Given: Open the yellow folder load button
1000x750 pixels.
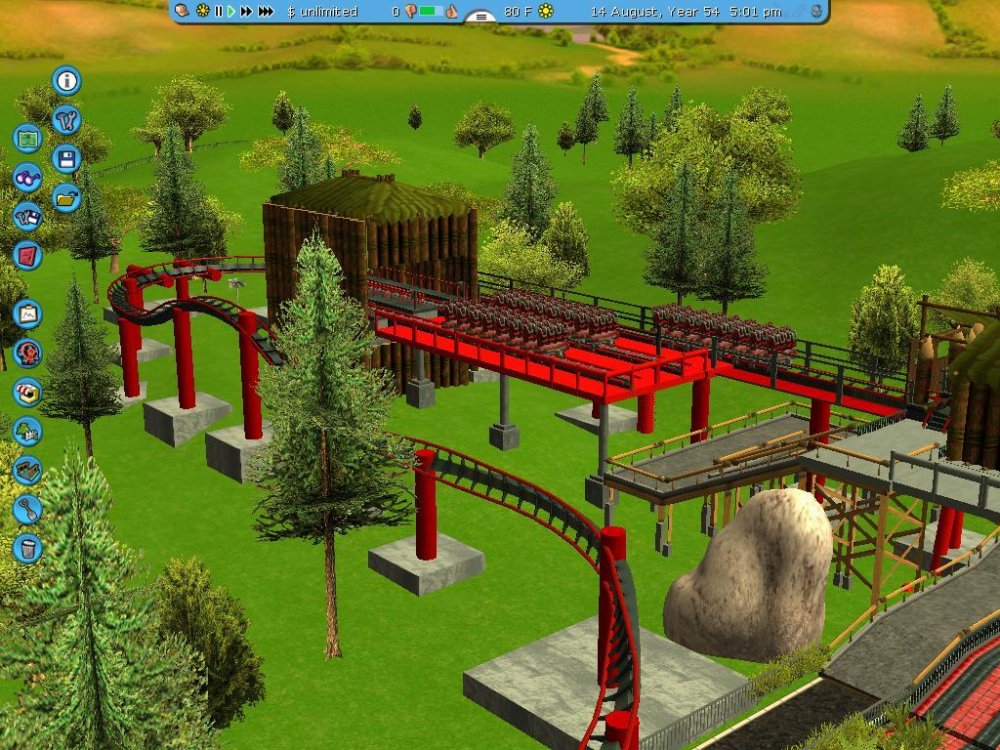Looking at the screenshot, I should click(x=66, y=197).
